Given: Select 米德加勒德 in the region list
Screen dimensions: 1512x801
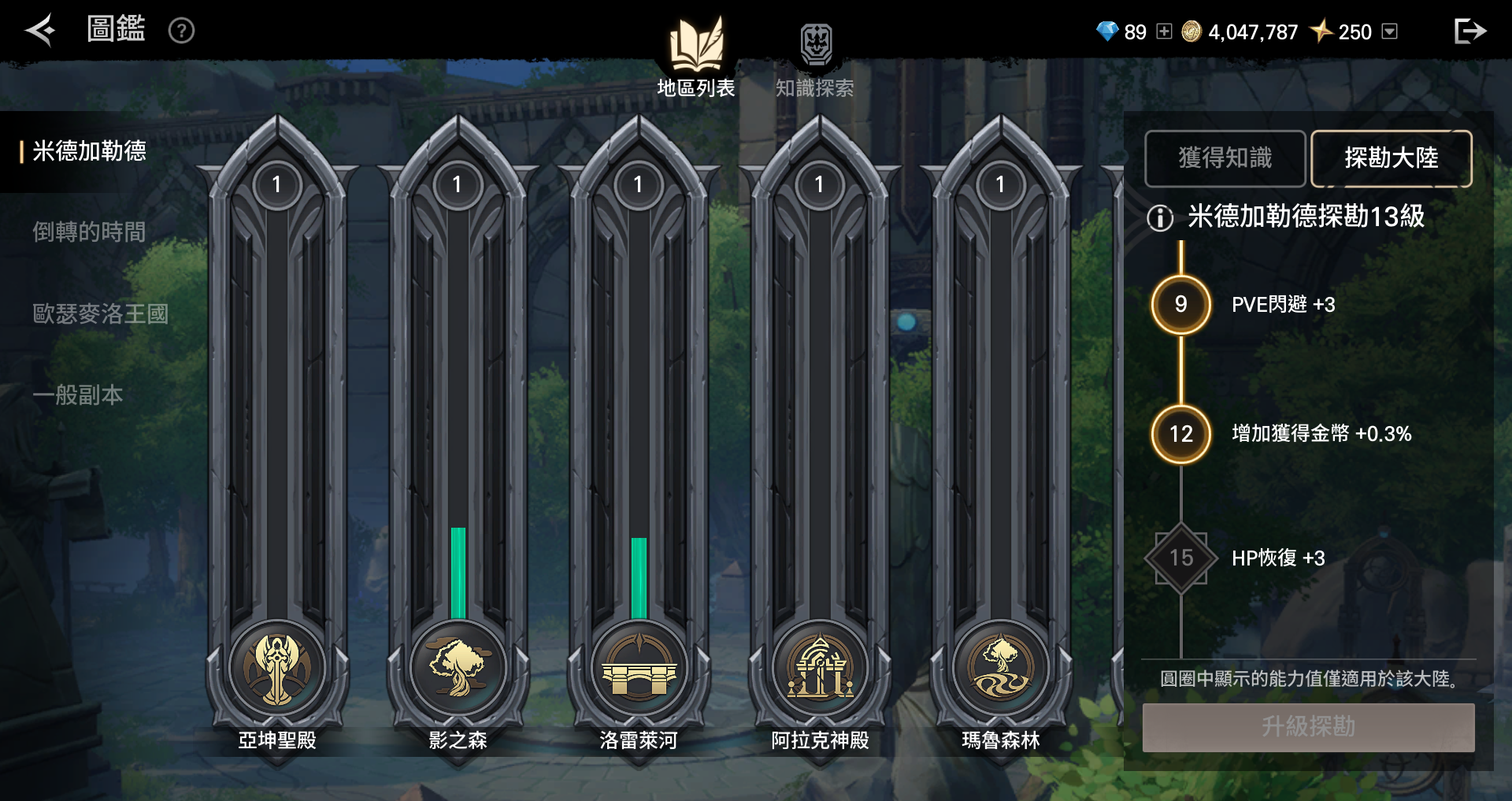Looking at the screenshot, I should point(90,151).
